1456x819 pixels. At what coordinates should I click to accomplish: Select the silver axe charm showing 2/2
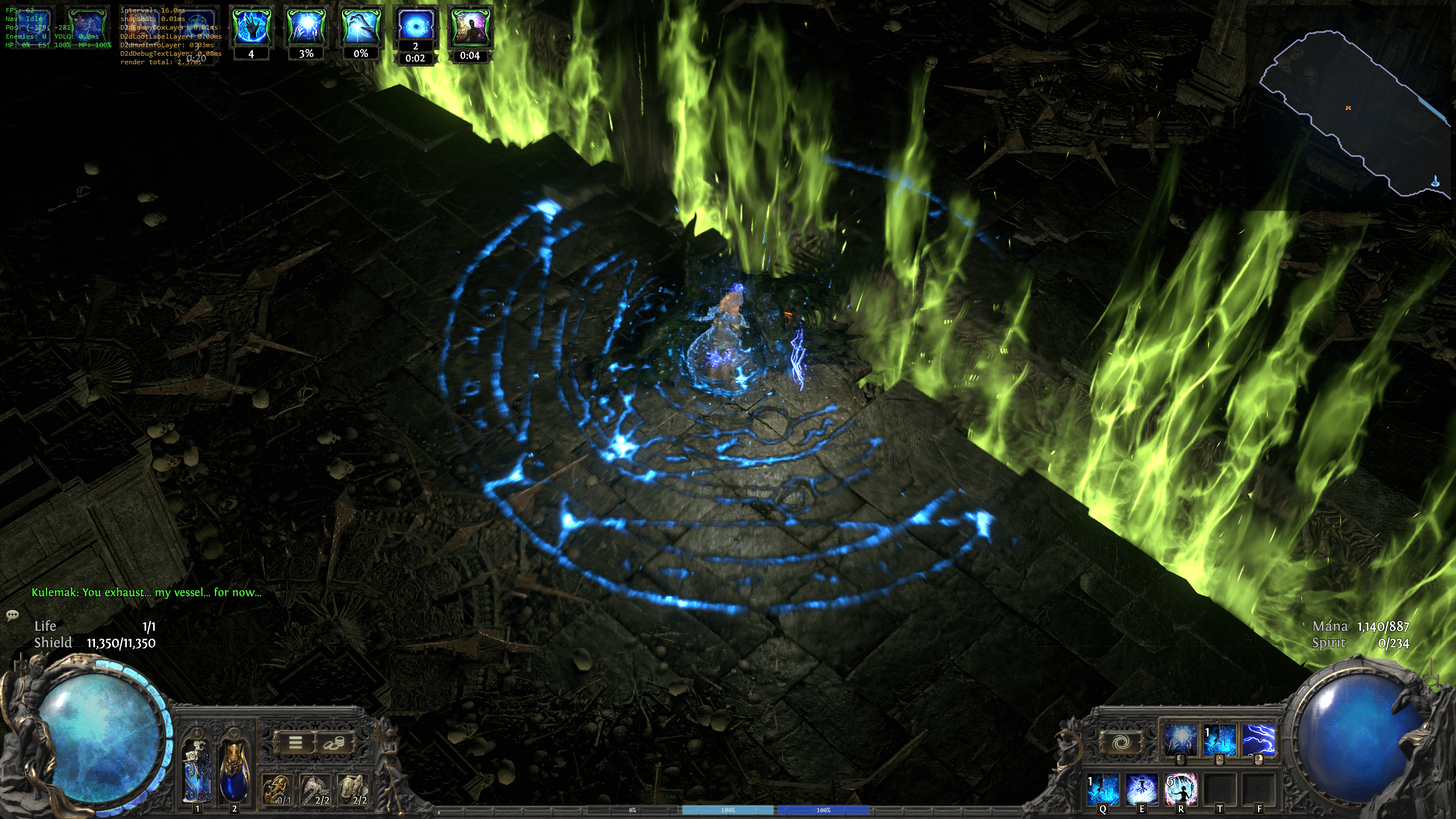(x=316, y=789)
